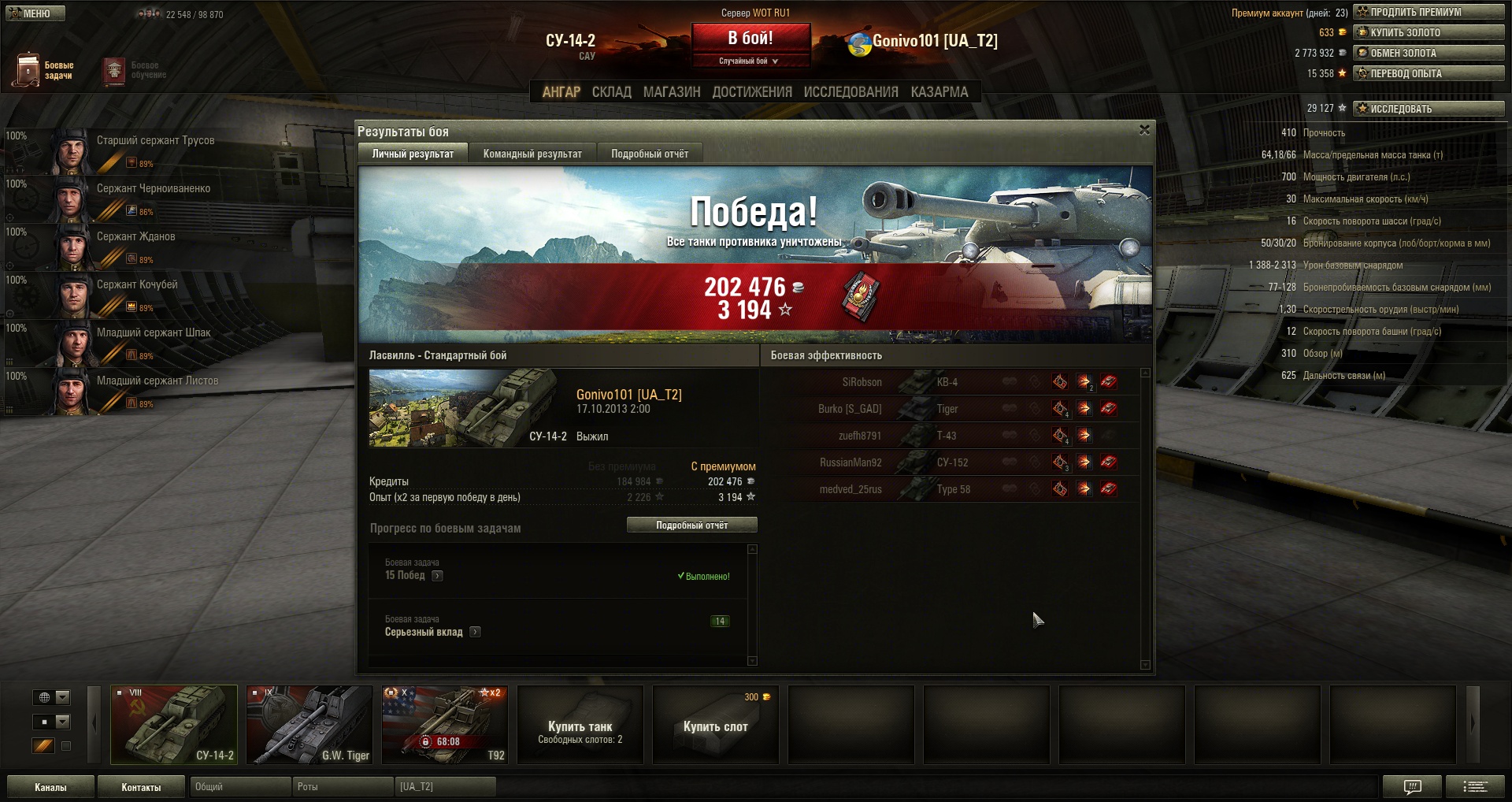Click ПРОДЛИТЬ ПРЕМИУМ button
The image size is (1512, 802).
click(x=1429, y=12)
